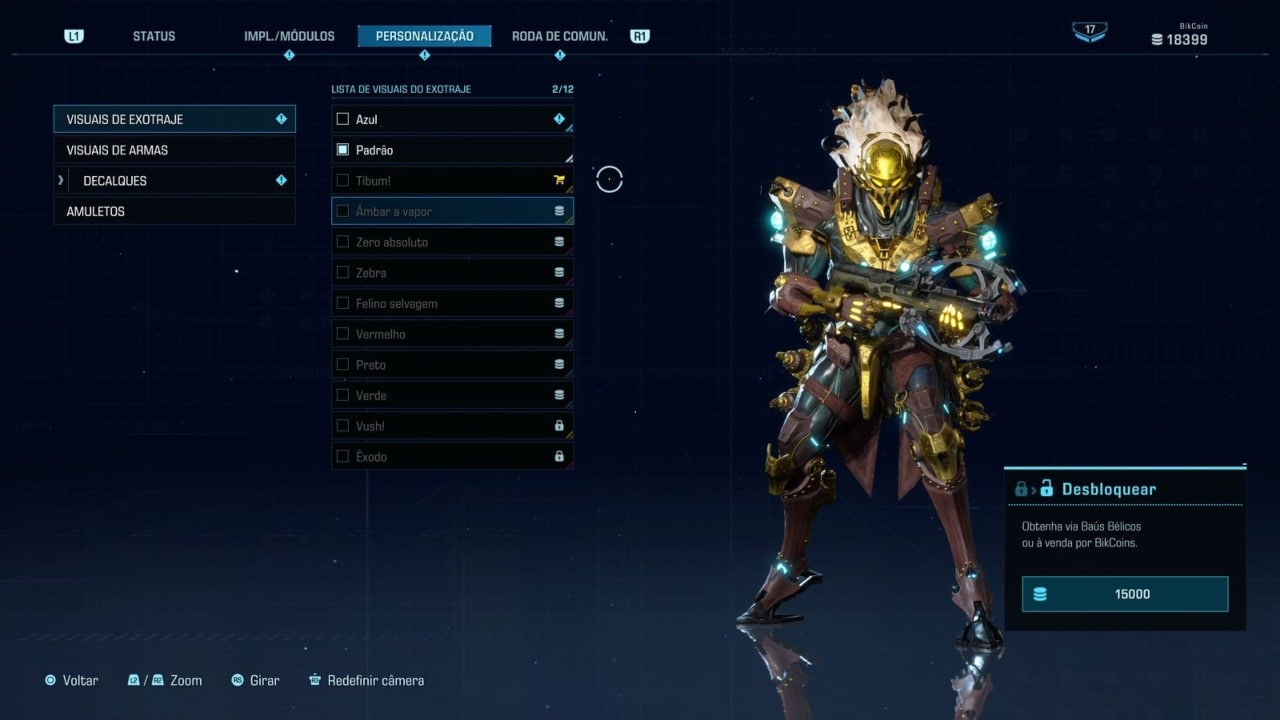The image size is (1280, 720).
Task: Select the Padrão exosuit skin
Action: click(452, 150)
